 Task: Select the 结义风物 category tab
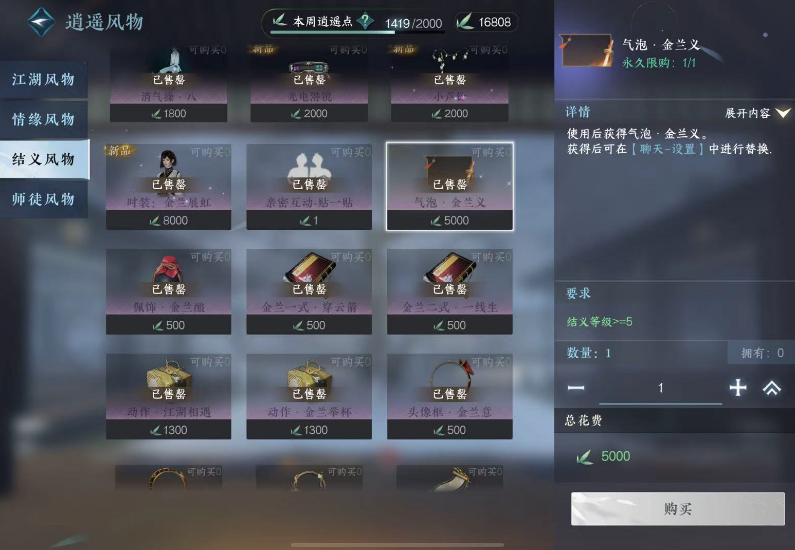point(44,160)
